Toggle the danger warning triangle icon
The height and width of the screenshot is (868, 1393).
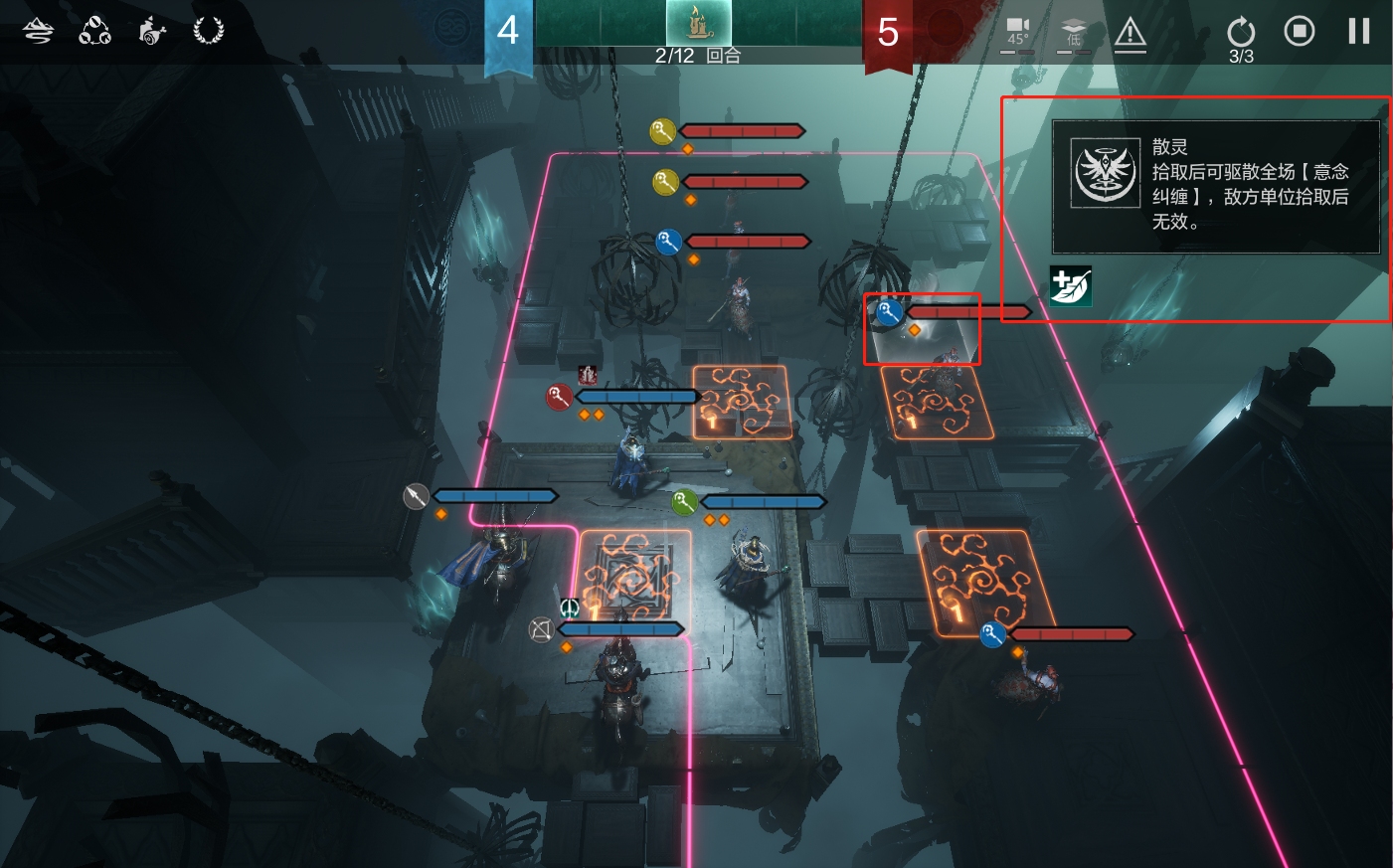coord(1130,35)
